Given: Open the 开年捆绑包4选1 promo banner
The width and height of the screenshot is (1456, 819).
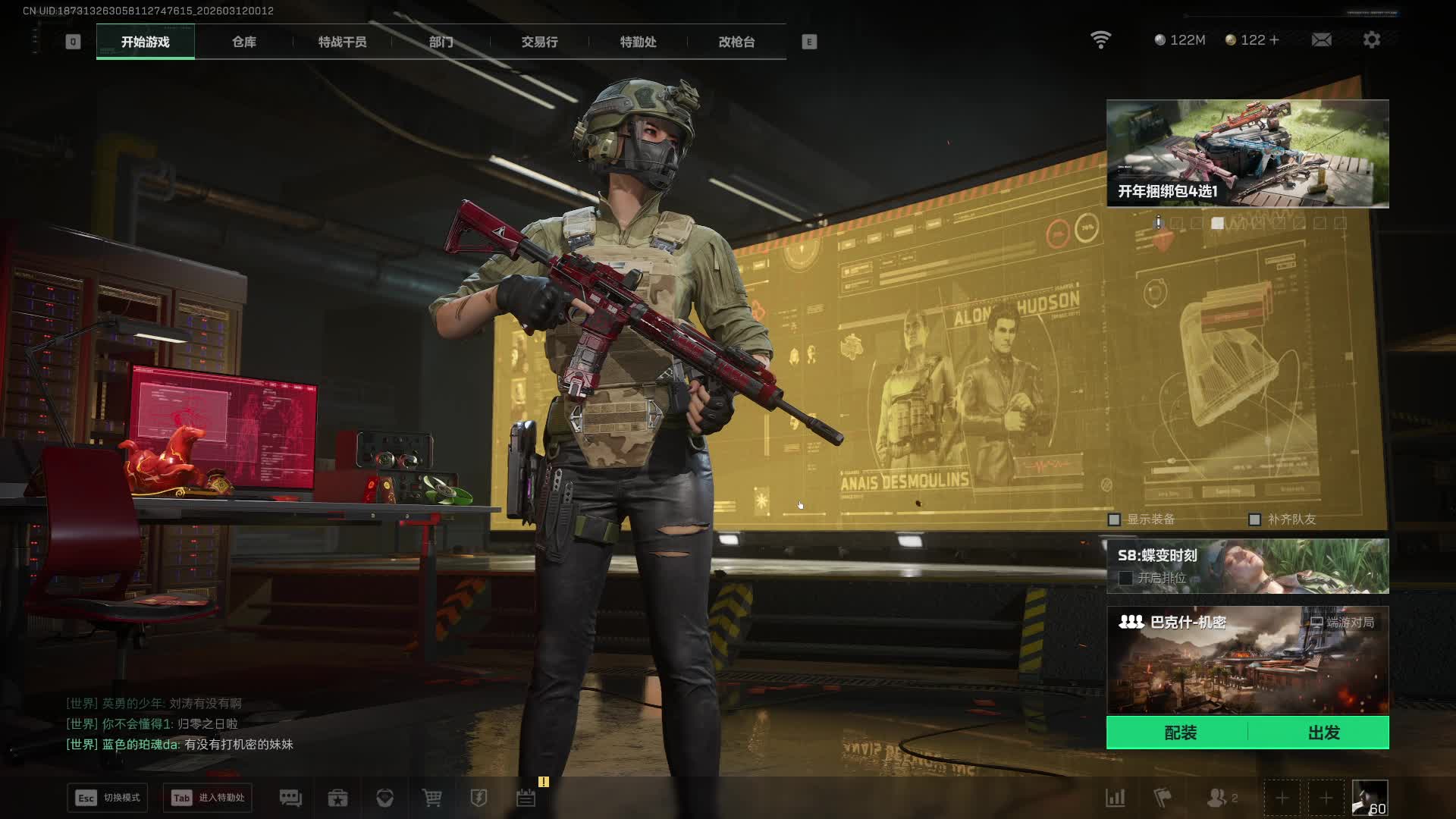Looking at the screenshot, I should [x=1247, y=153].
